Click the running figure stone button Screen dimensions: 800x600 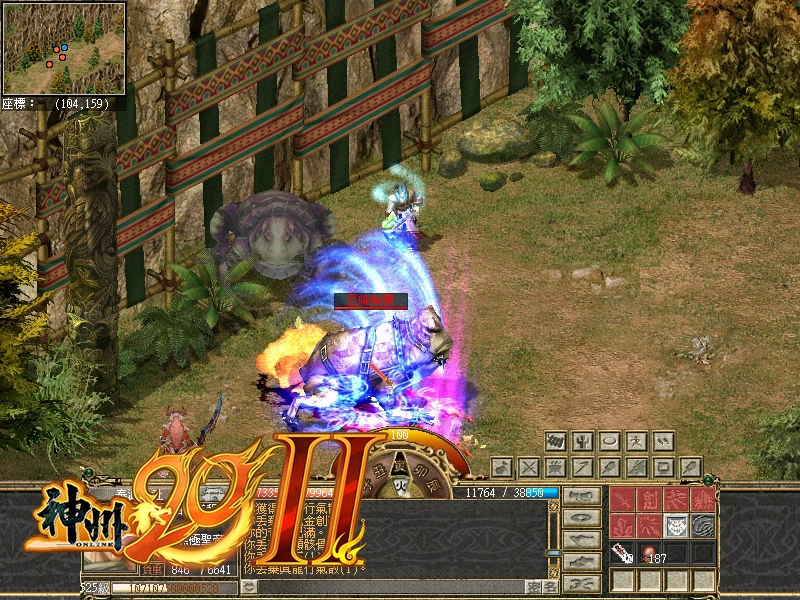coord(636,441)
